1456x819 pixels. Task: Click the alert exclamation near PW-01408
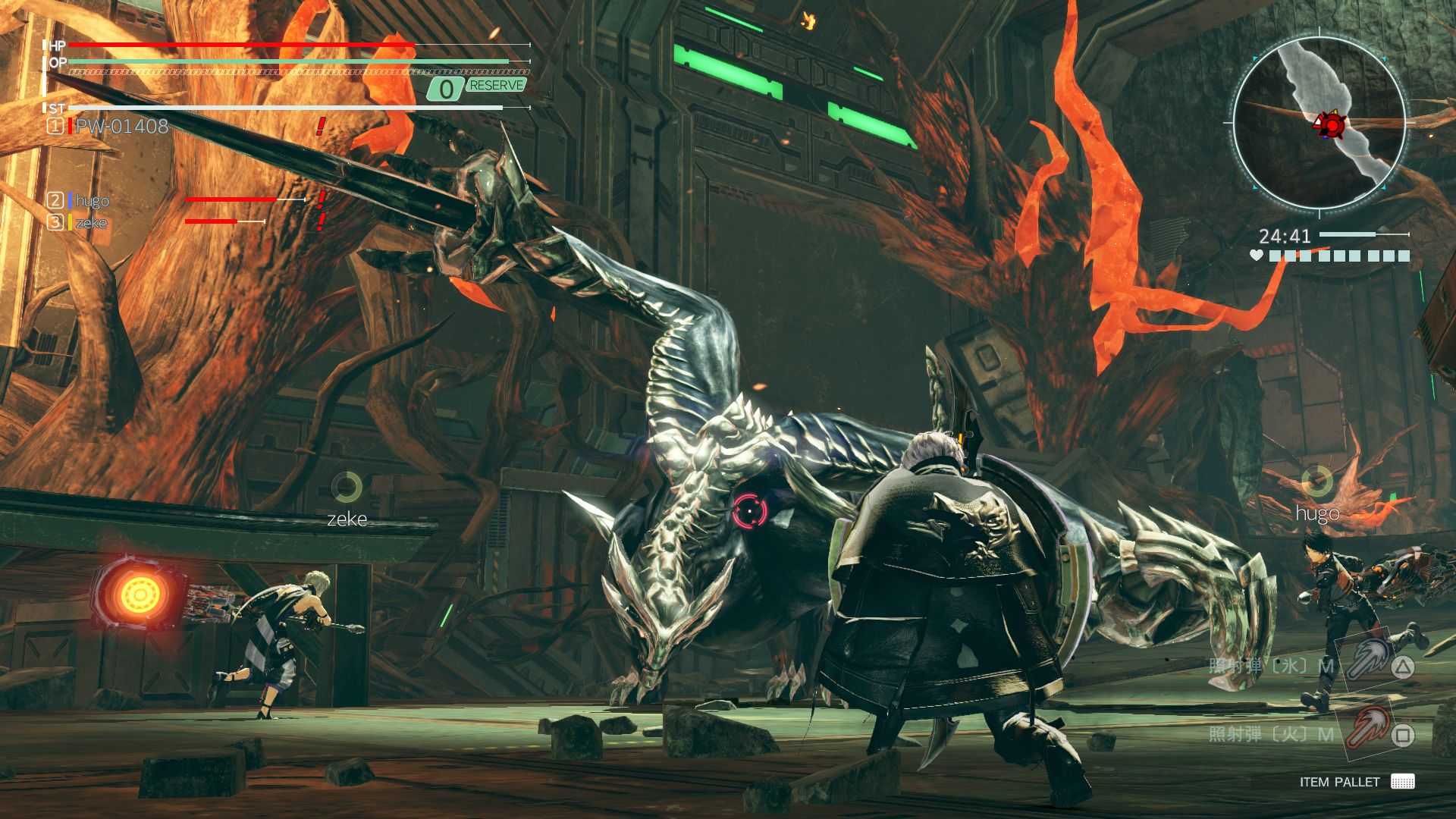point(322,127)
